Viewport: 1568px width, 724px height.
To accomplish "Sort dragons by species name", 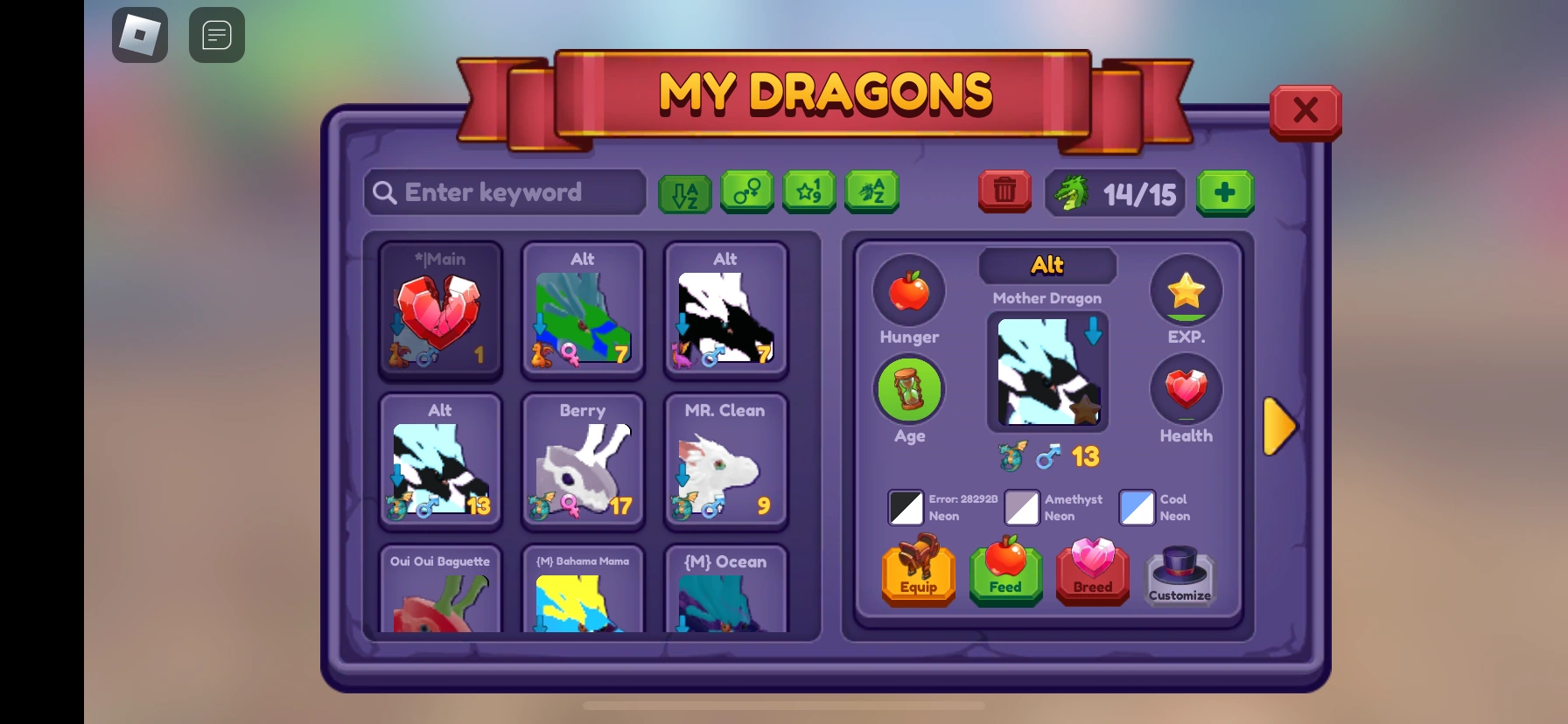I will 871,192.
